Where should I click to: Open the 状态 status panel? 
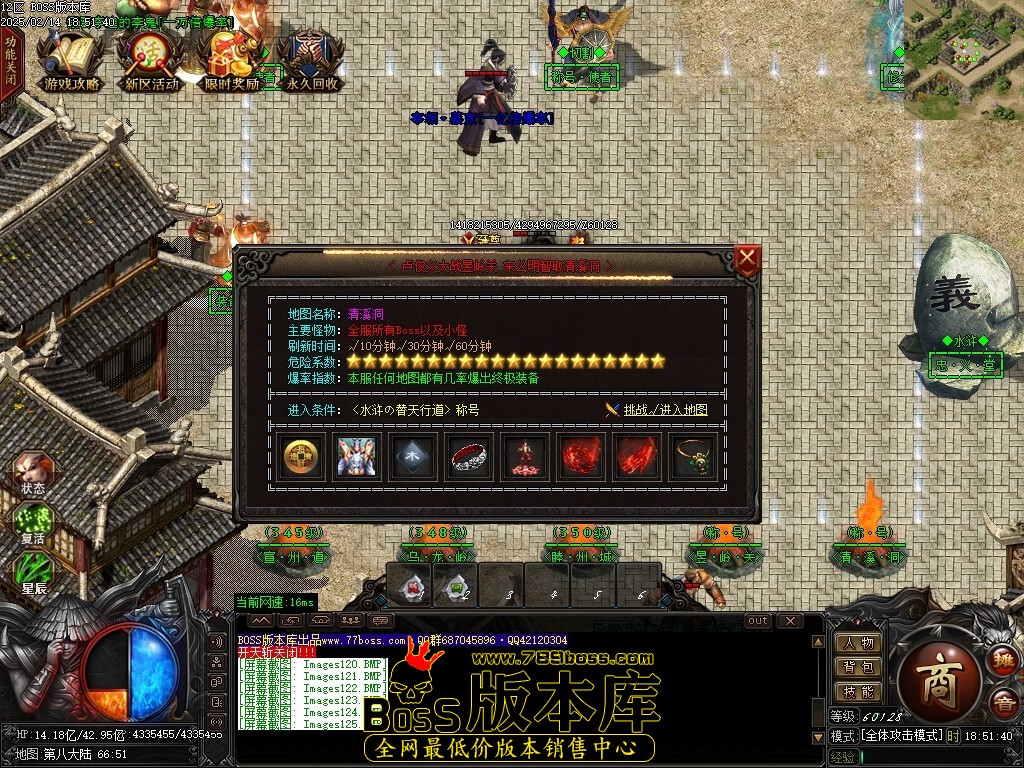(32, 474)
